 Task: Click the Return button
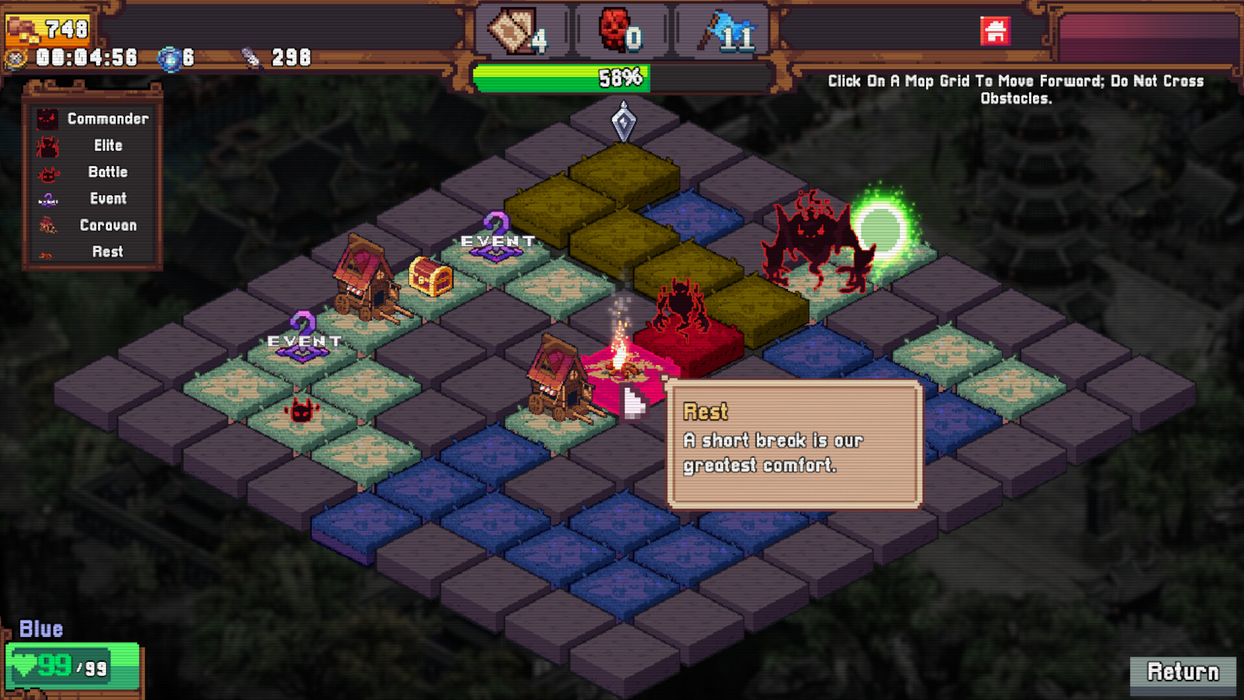(1183, 672)
